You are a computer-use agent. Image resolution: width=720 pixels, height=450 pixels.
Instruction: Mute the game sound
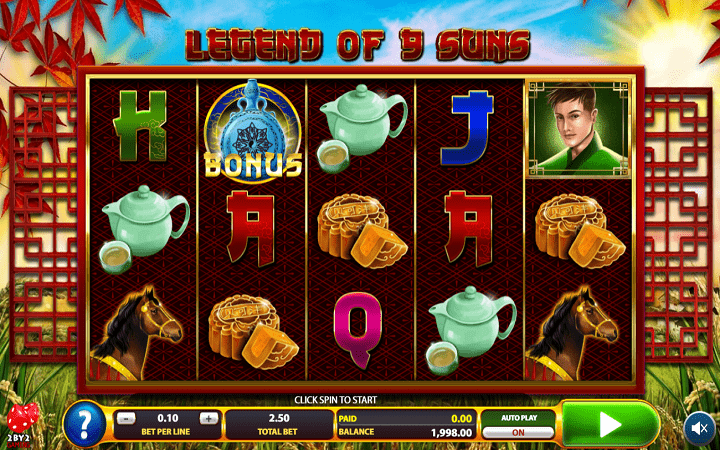point(698,427)
